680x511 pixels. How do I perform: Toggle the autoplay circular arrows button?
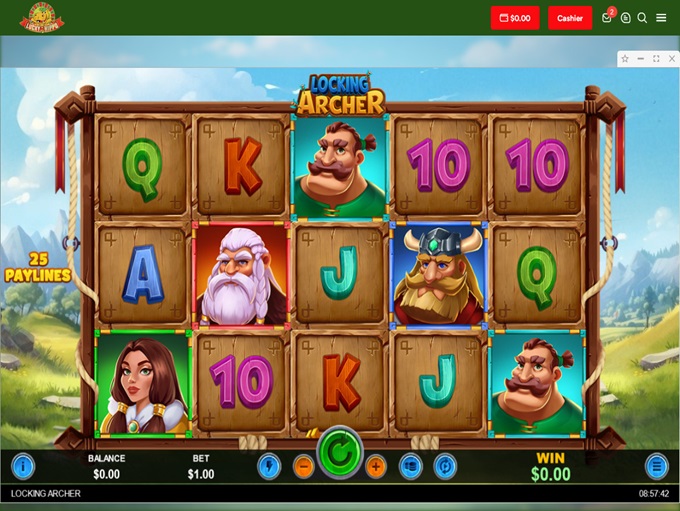tap(445, 466)
